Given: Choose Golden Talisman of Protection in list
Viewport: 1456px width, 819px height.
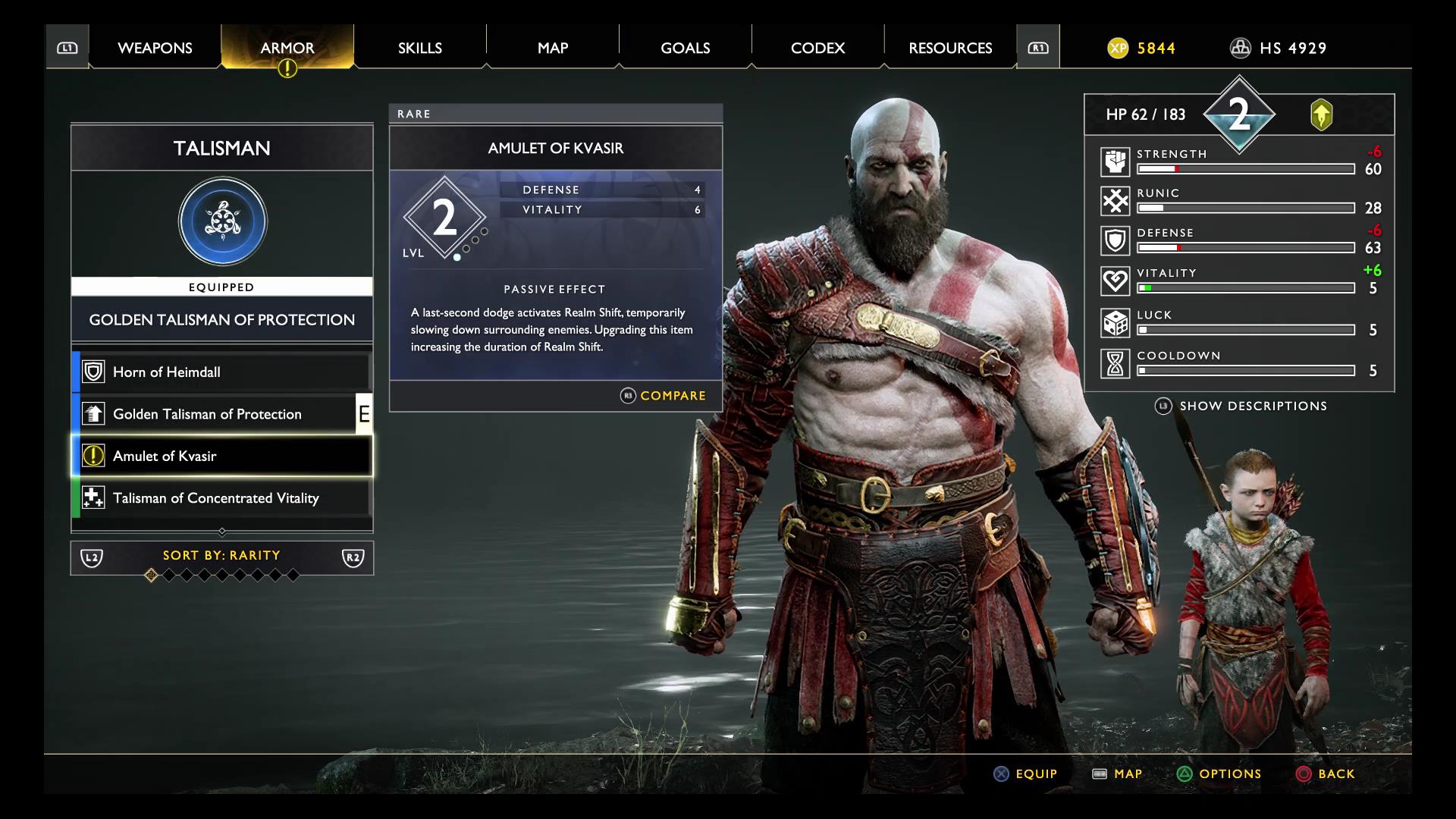Looking at the screenshot, I should [221, 414].
